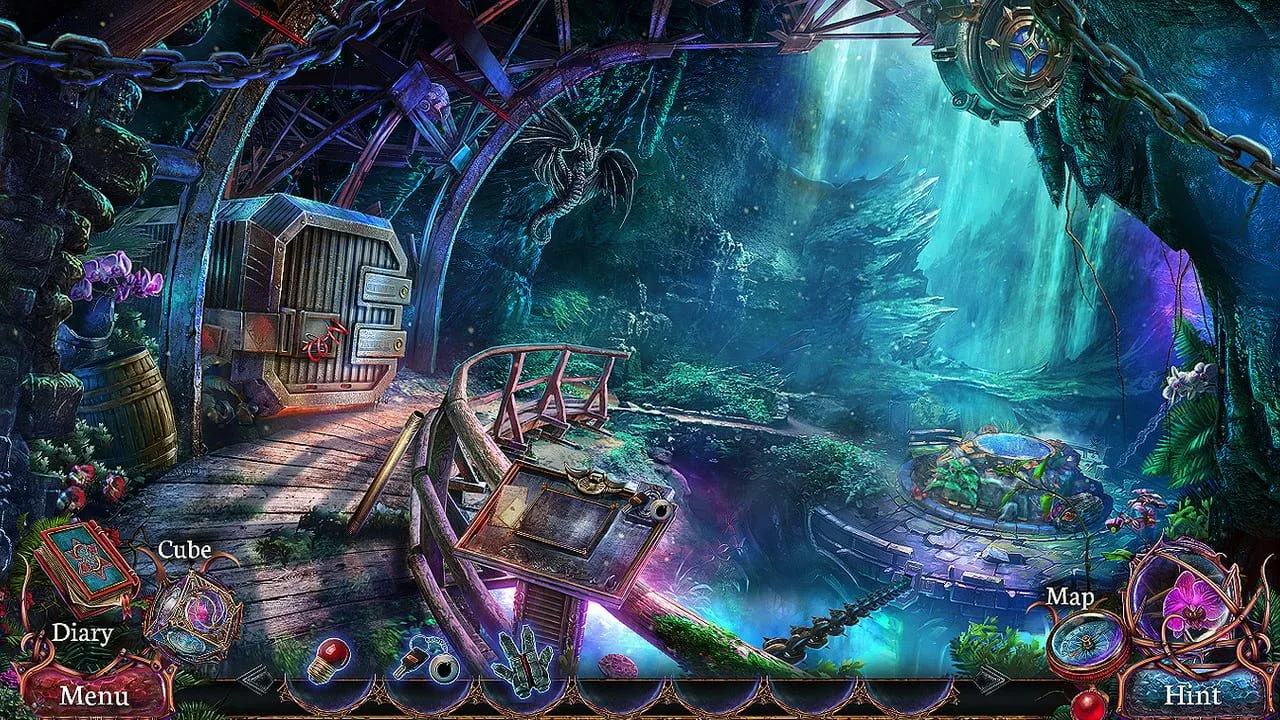This screenshot has width=1280, height=720.
Task: Open the Menu button
Action: [92, 694]
